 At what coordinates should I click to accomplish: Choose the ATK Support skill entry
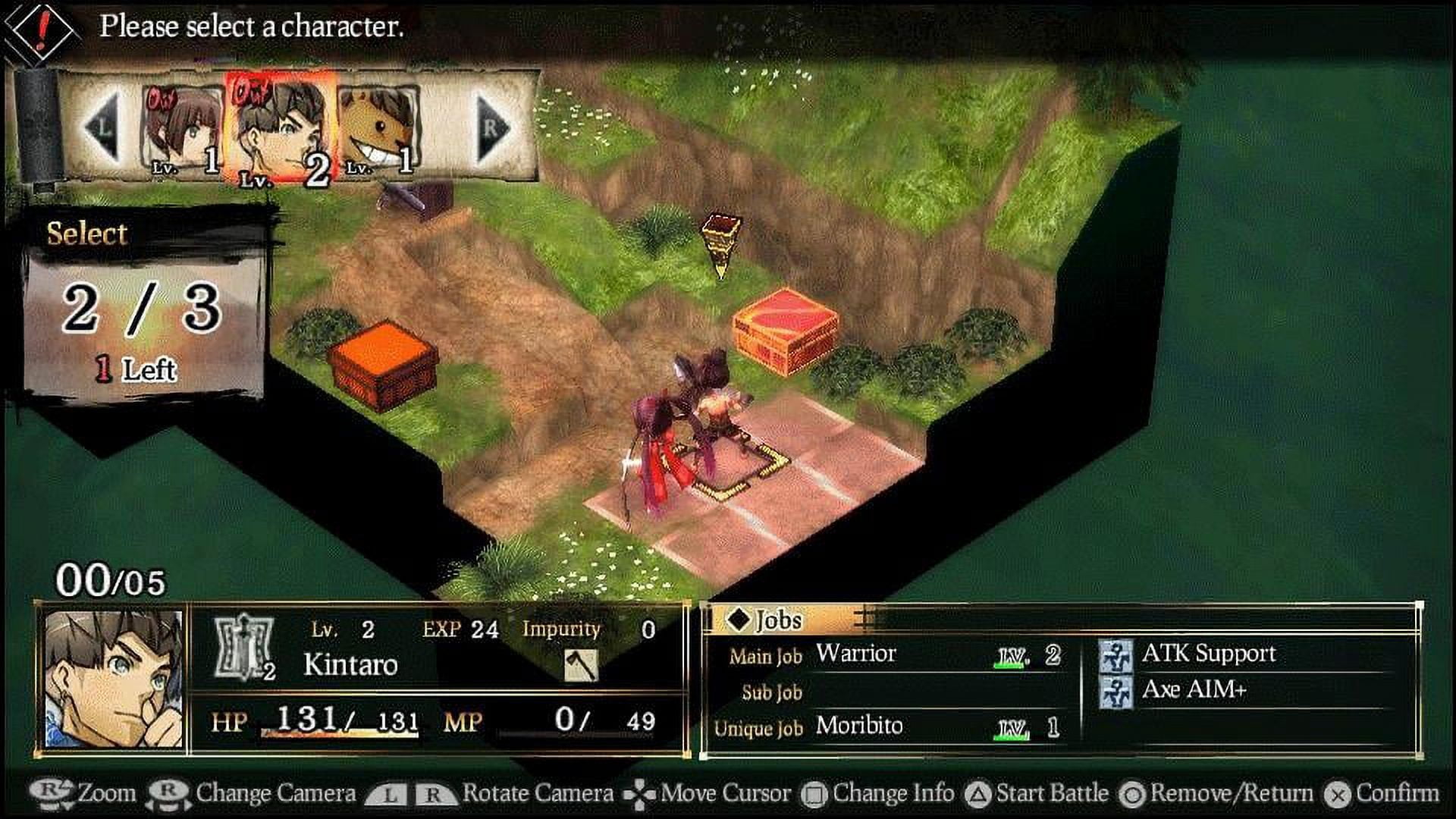click(1207, 654)
